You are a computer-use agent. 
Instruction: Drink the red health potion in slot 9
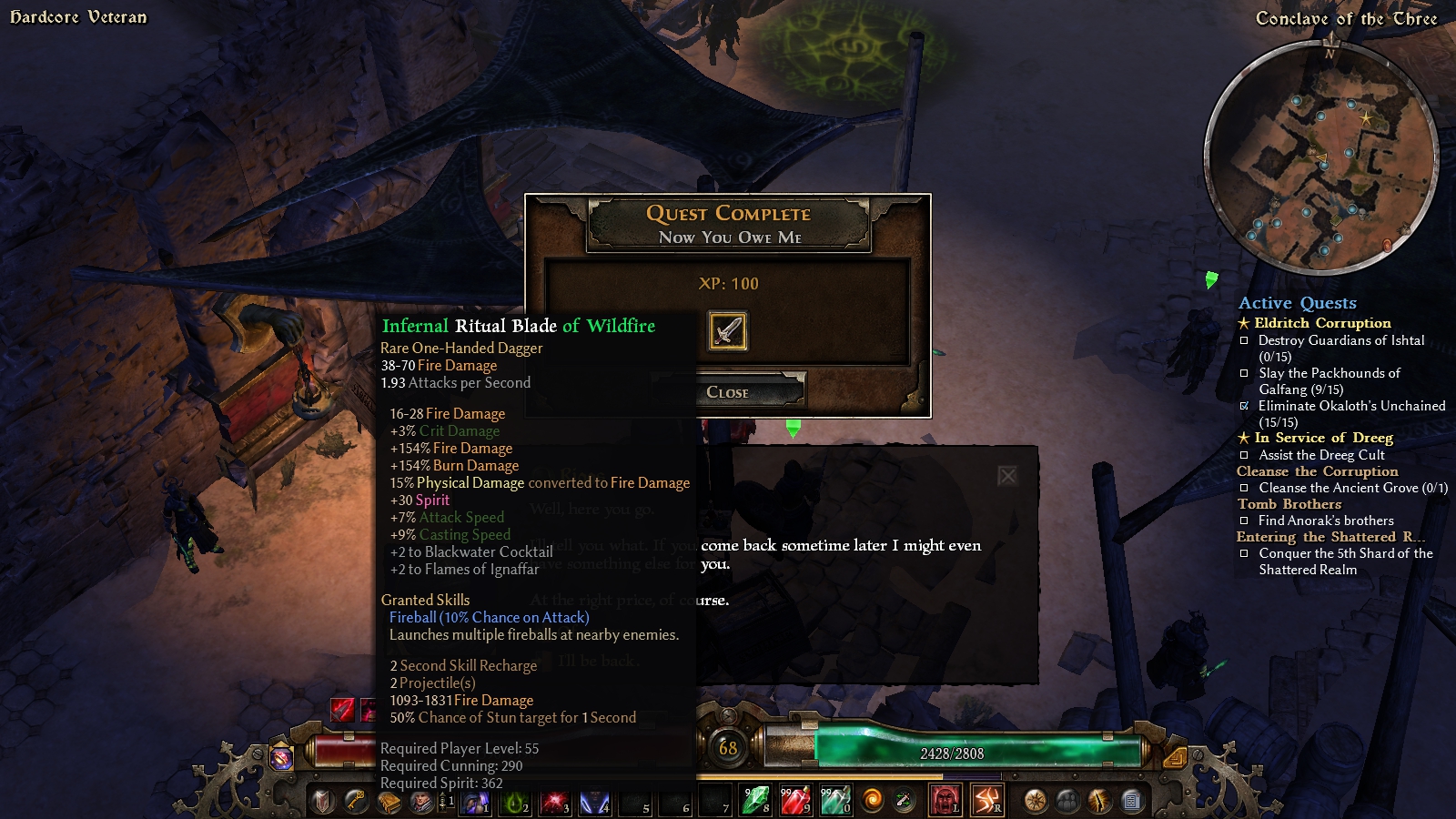click(794, 801)
